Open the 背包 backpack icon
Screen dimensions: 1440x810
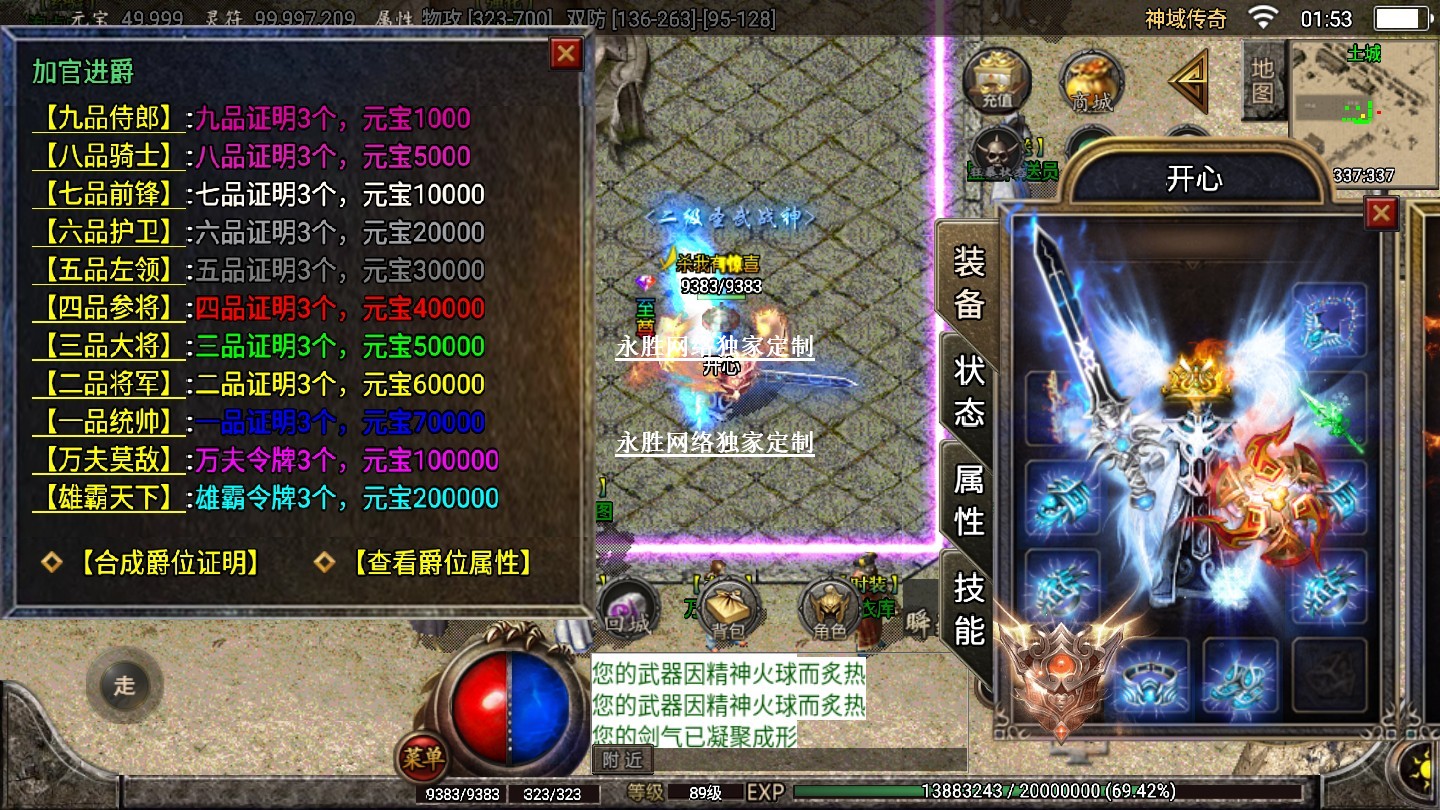coord(728,610)
